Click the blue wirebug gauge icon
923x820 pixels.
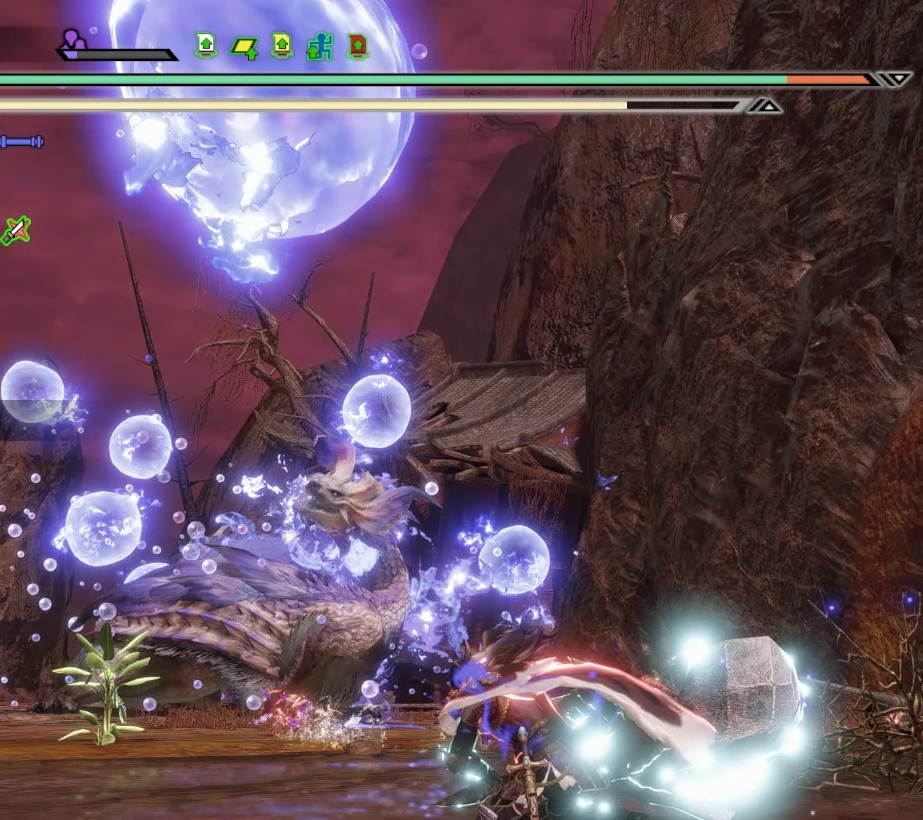coord(22,142)
